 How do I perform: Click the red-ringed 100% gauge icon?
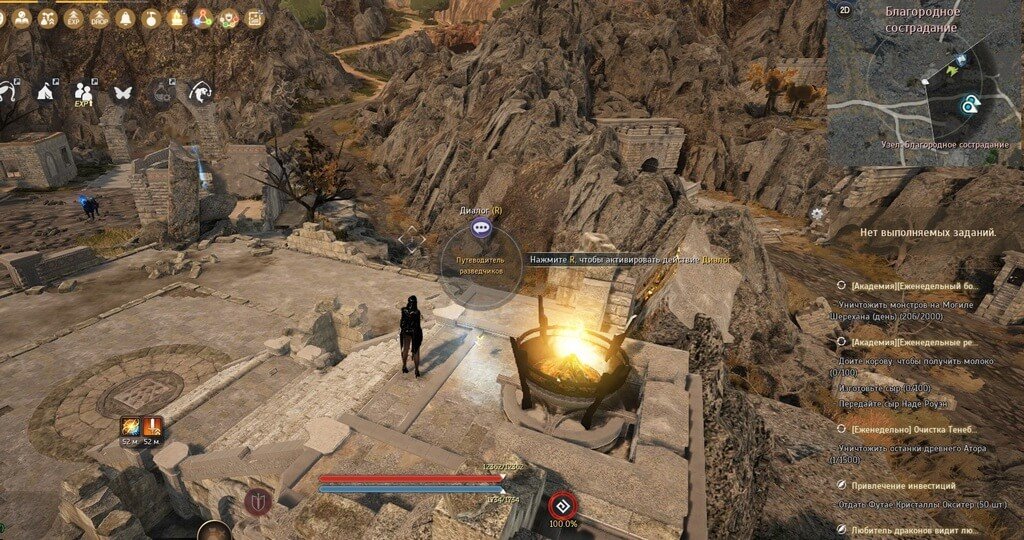[561, 505]
